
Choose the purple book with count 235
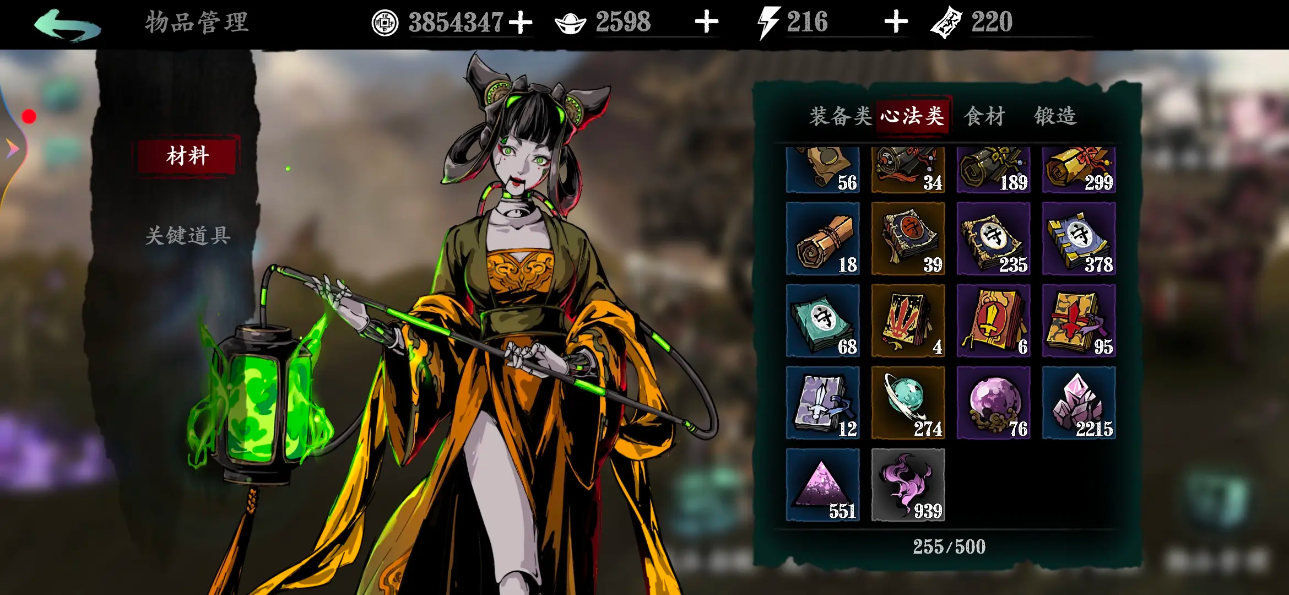993,238
